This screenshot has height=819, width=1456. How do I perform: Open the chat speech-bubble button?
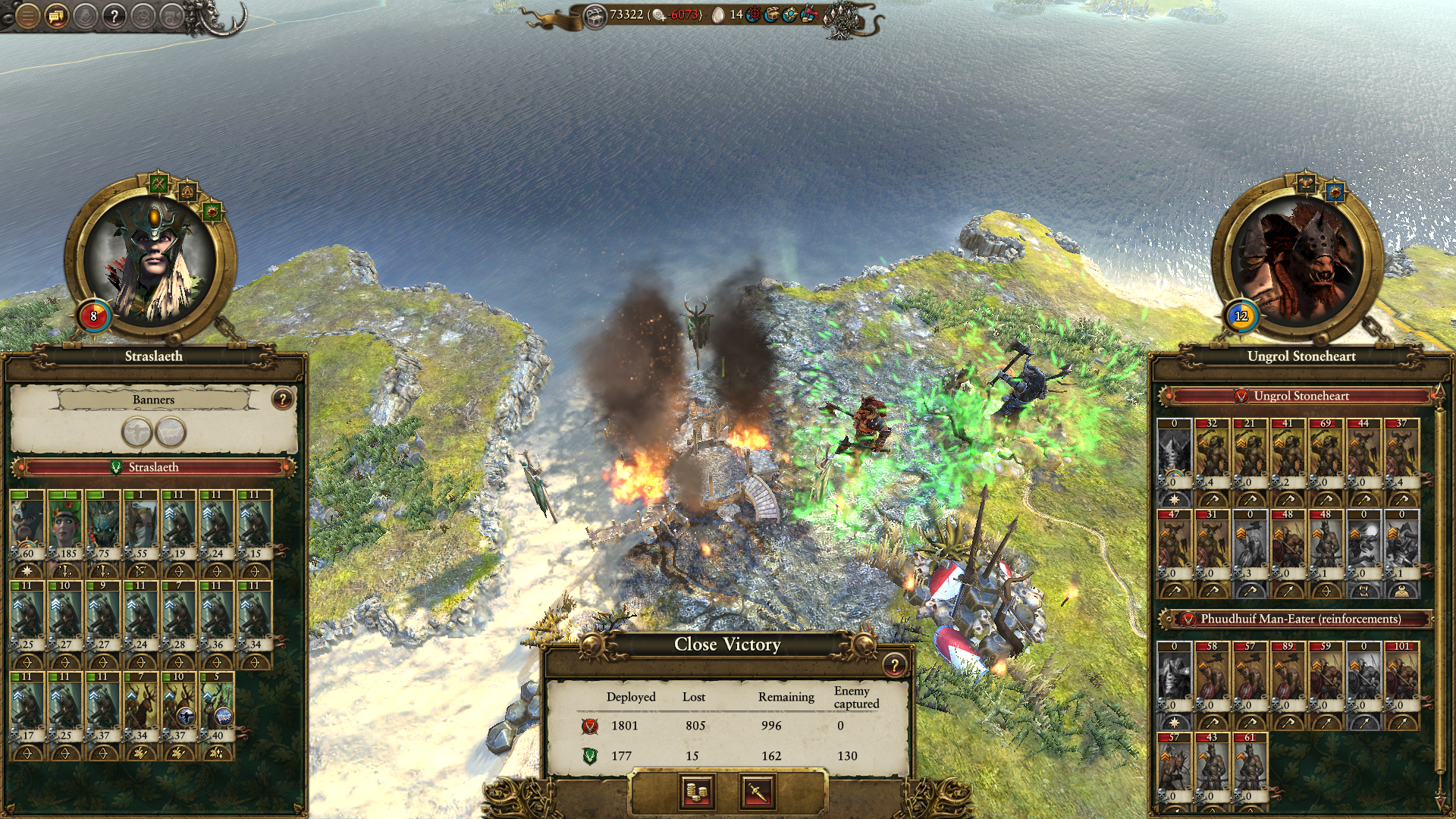coord(56,15)
